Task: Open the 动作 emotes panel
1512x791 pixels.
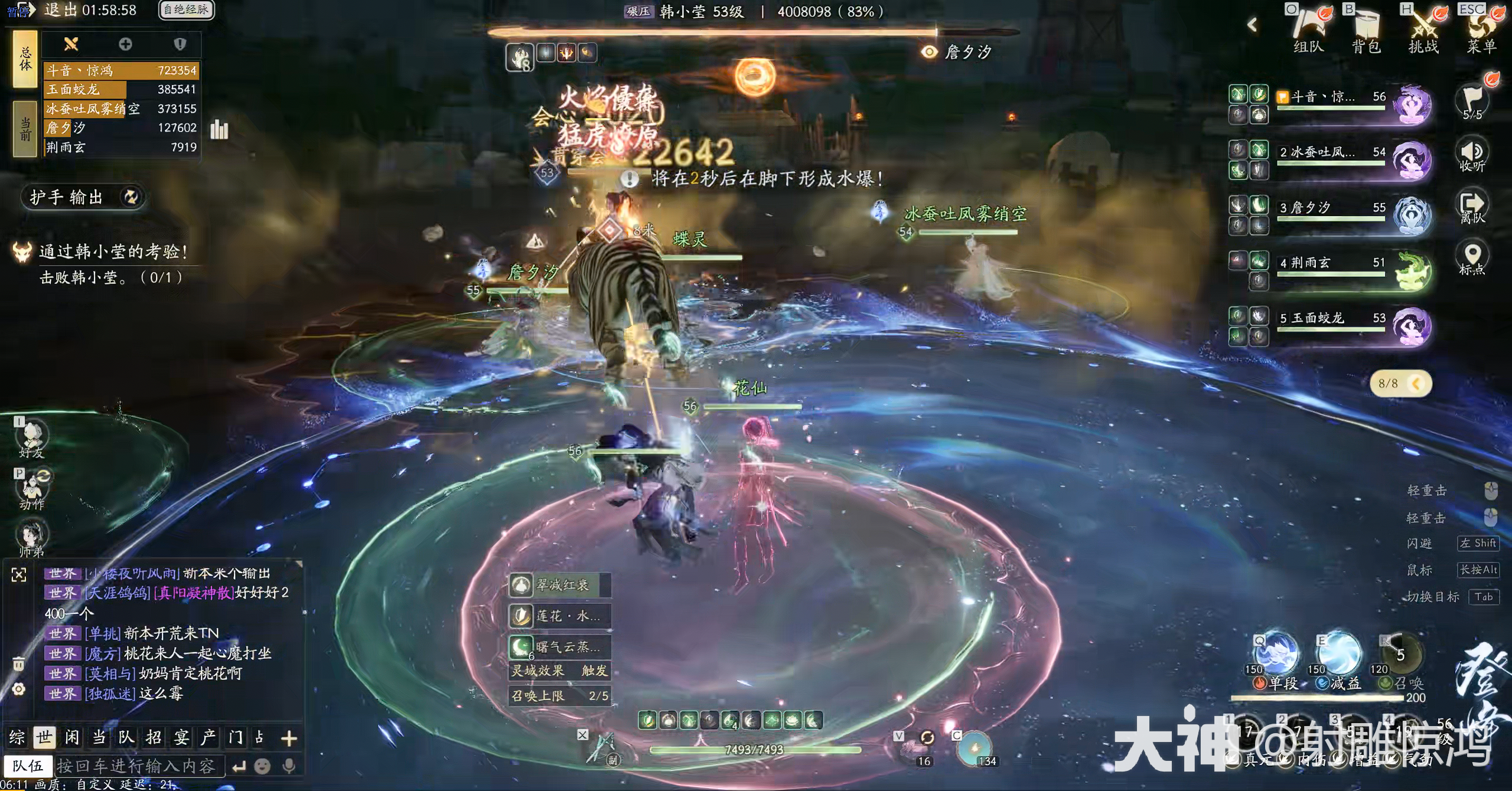Action: click(32, 491)
